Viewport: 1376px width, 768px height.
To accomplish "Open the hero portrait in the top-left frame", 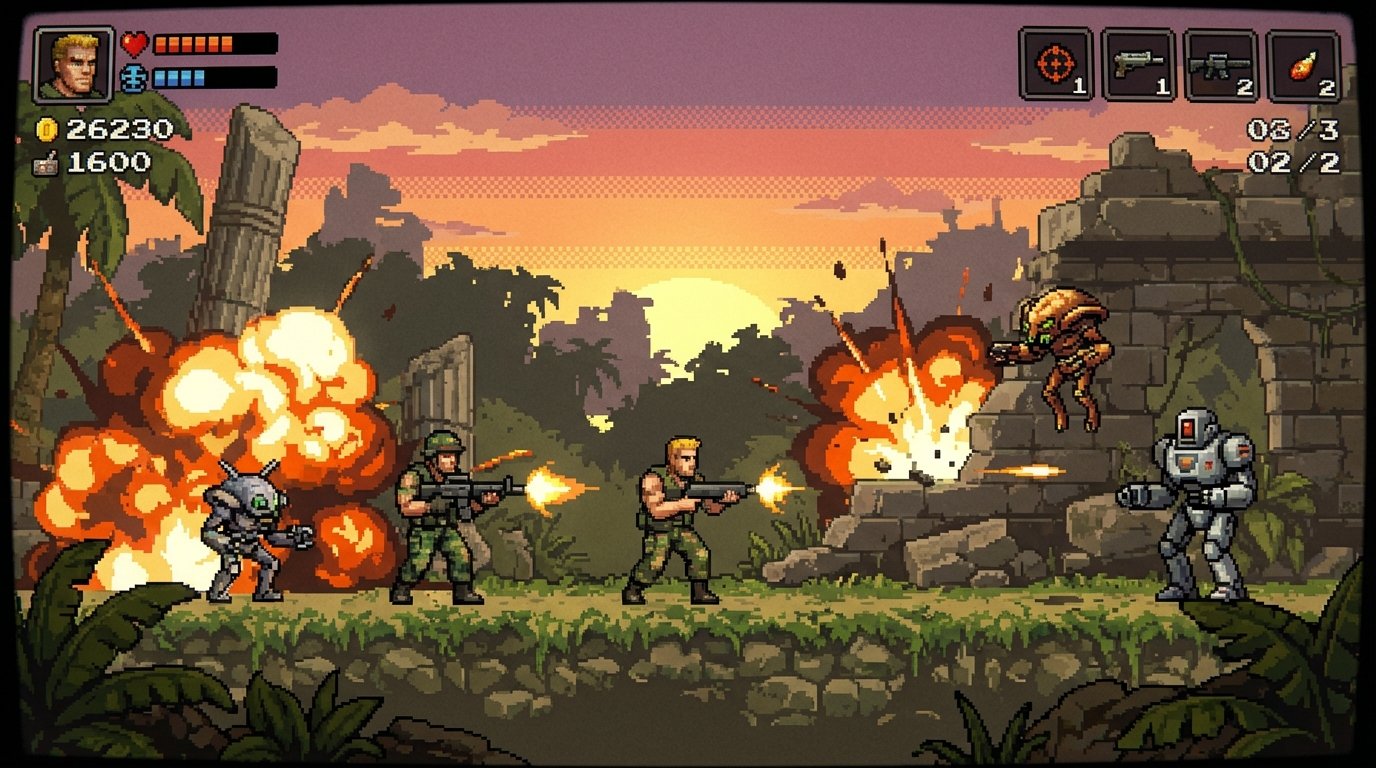I will coord(72,61).
